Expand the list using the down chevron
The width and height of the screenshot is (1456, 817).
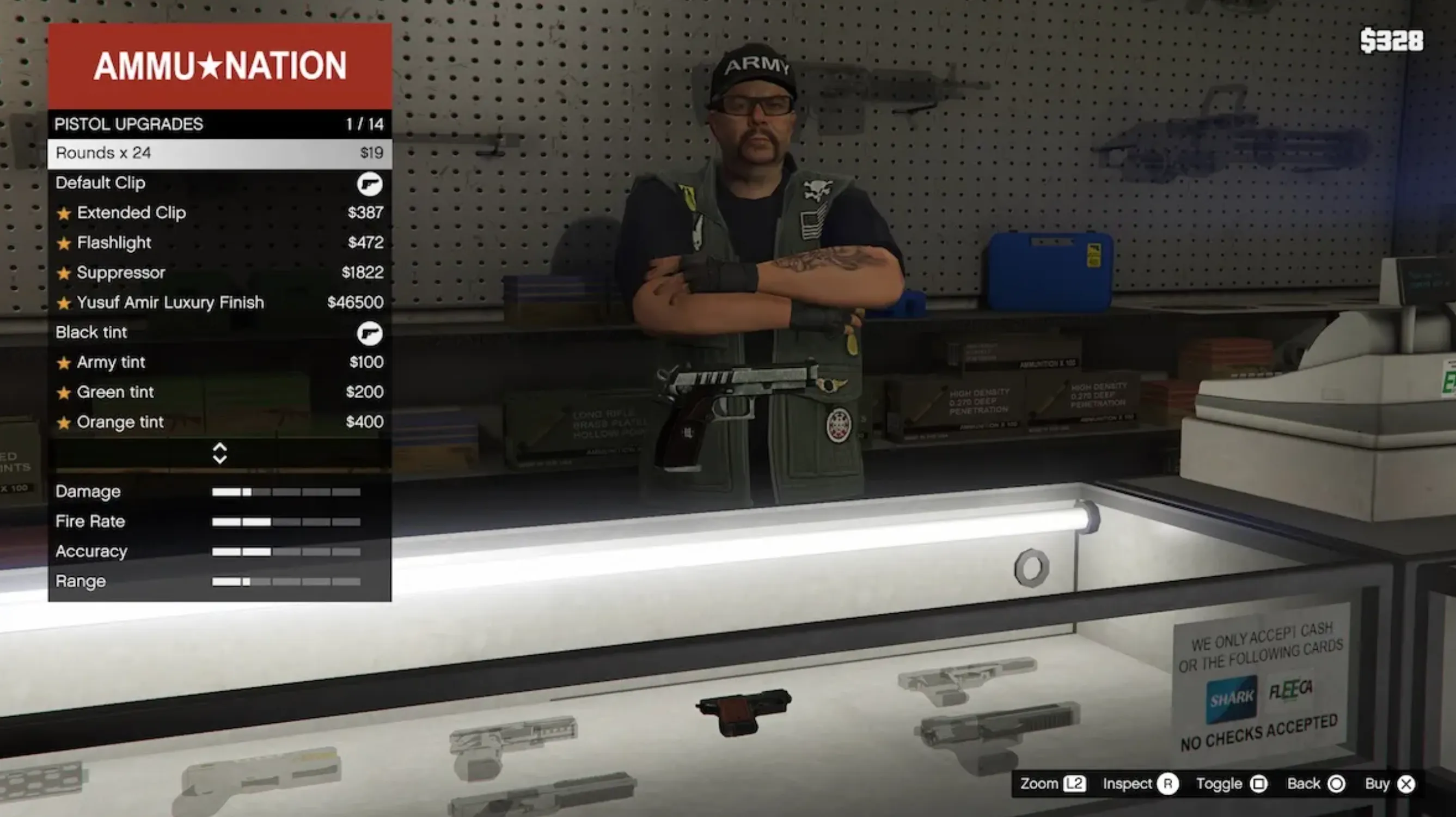coord(219,459)
